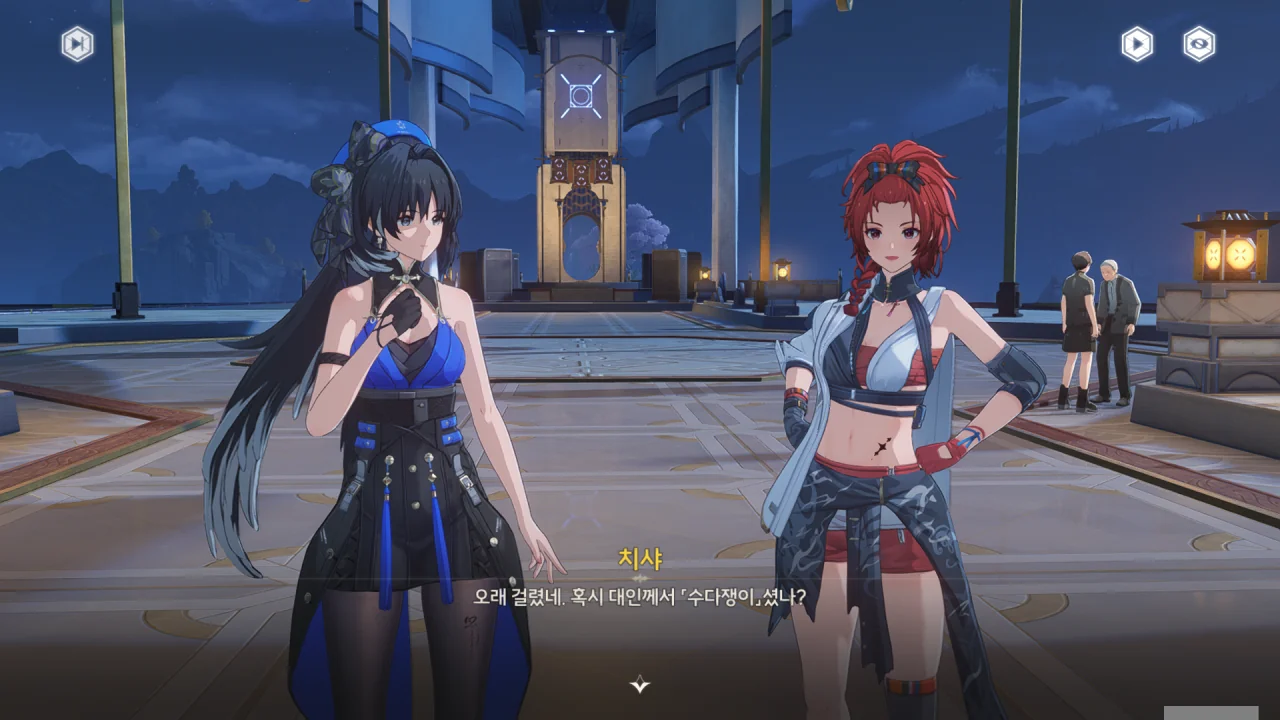Skip the cutscene with the top-left hexagon

click(x=77, y=44)
